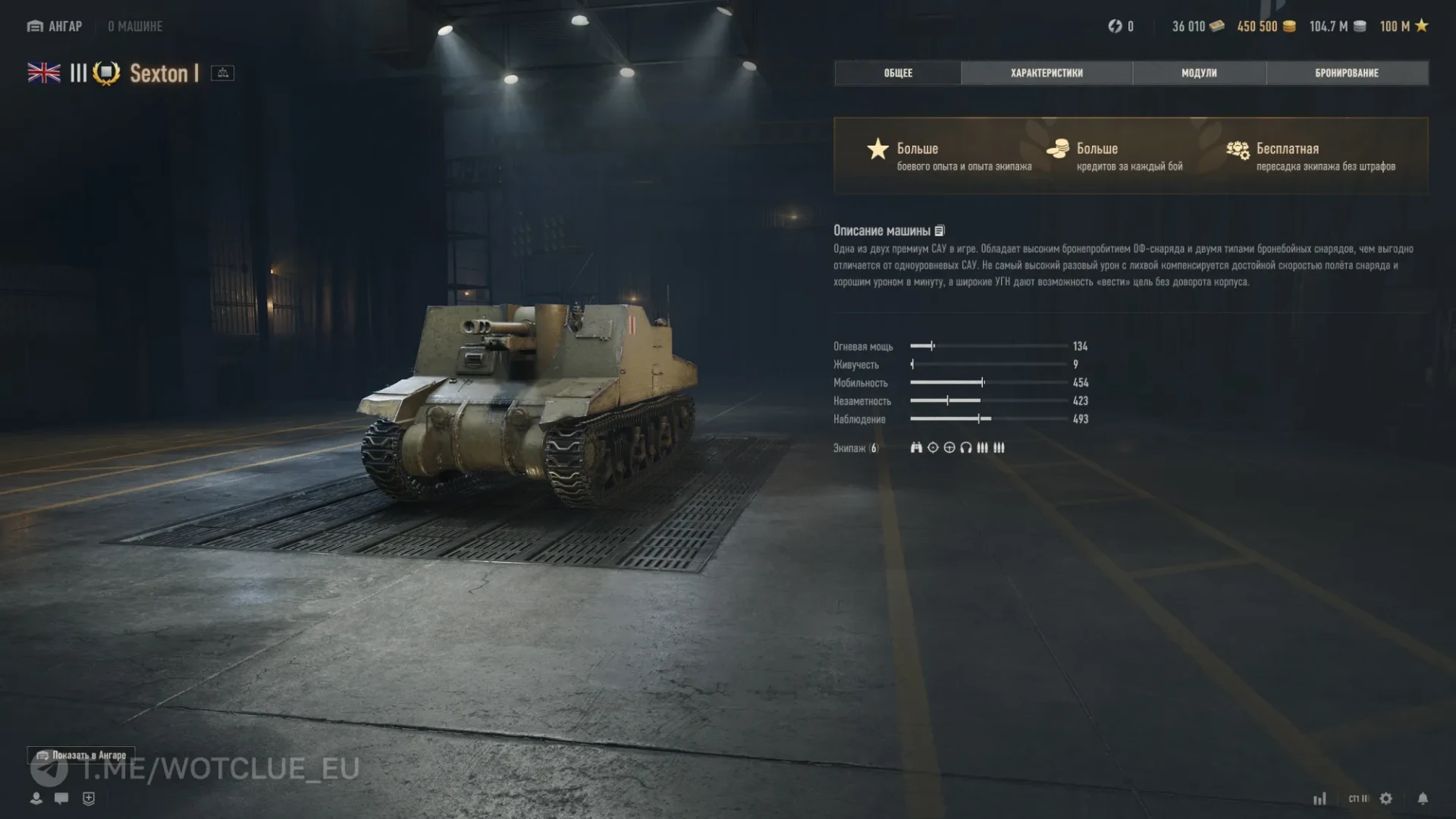Return to the Ангар screen
The width and height of the screenshot is (1456, 819).
tap(55, 27)
